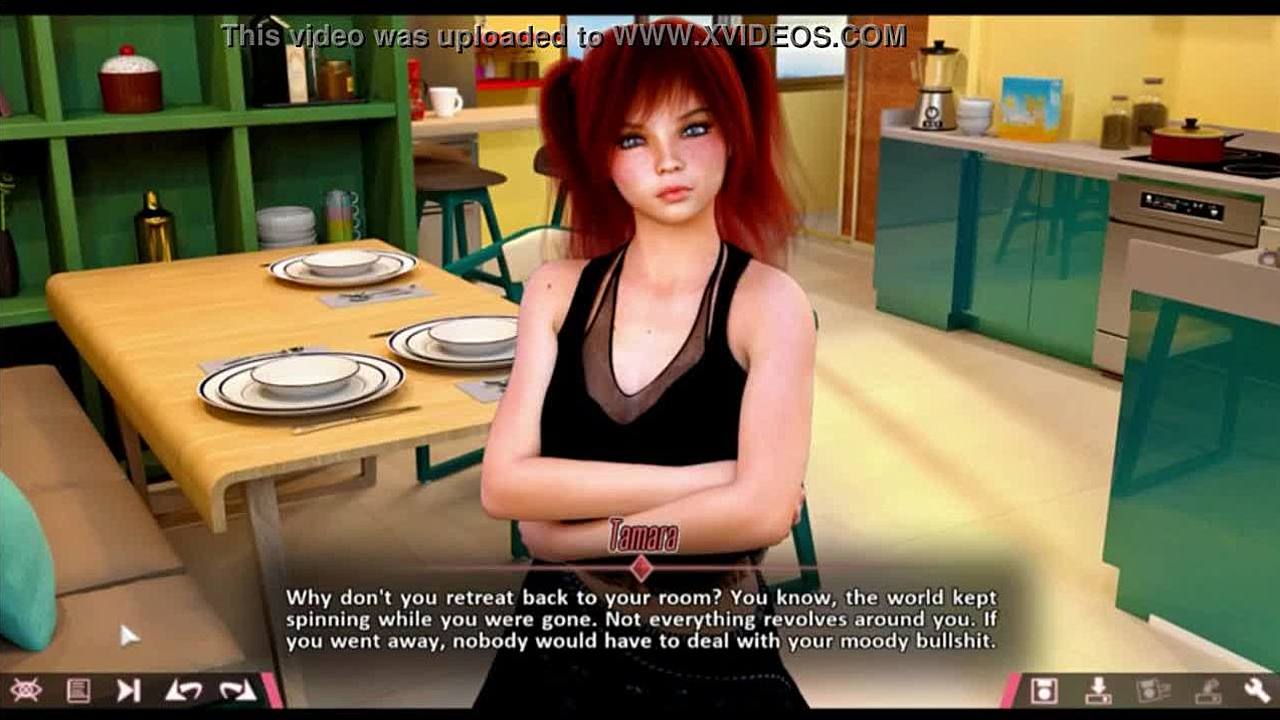1280x720 pixels.
Task: Skip ahead with the fast-forward icon
Action: click(129, 690)
